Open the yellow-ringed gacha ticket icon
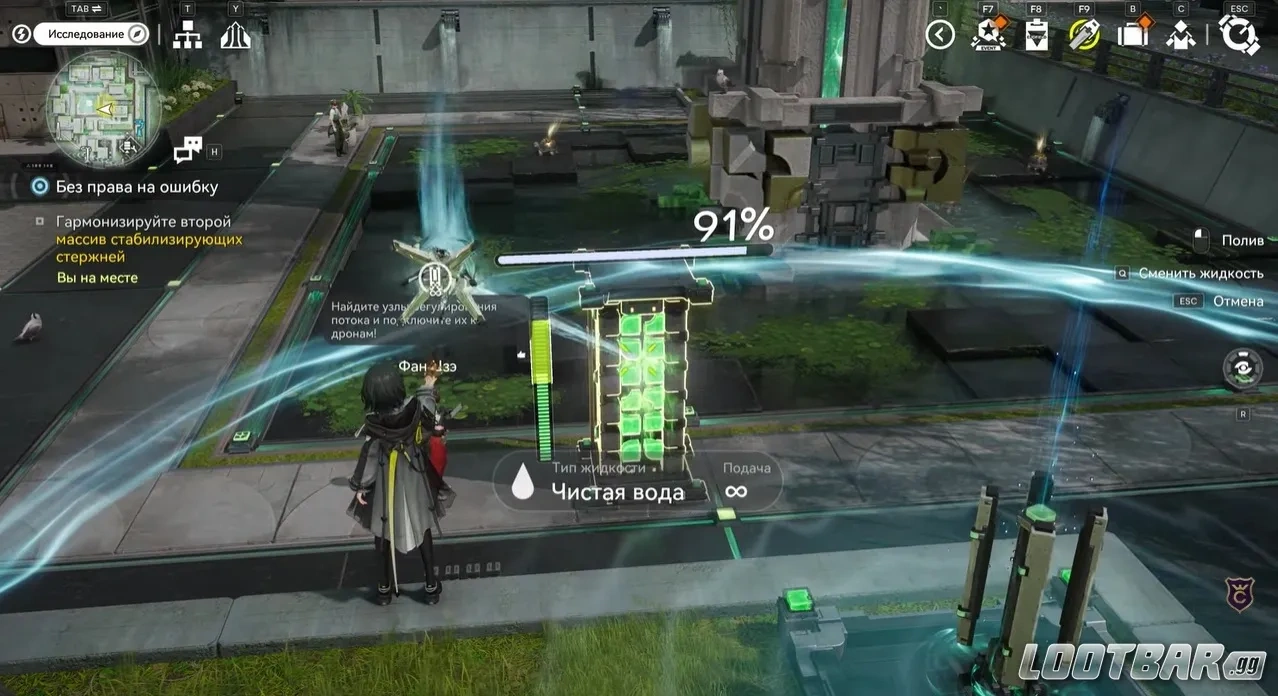The image size is (1278, 696). click(x=1084, y=36)
